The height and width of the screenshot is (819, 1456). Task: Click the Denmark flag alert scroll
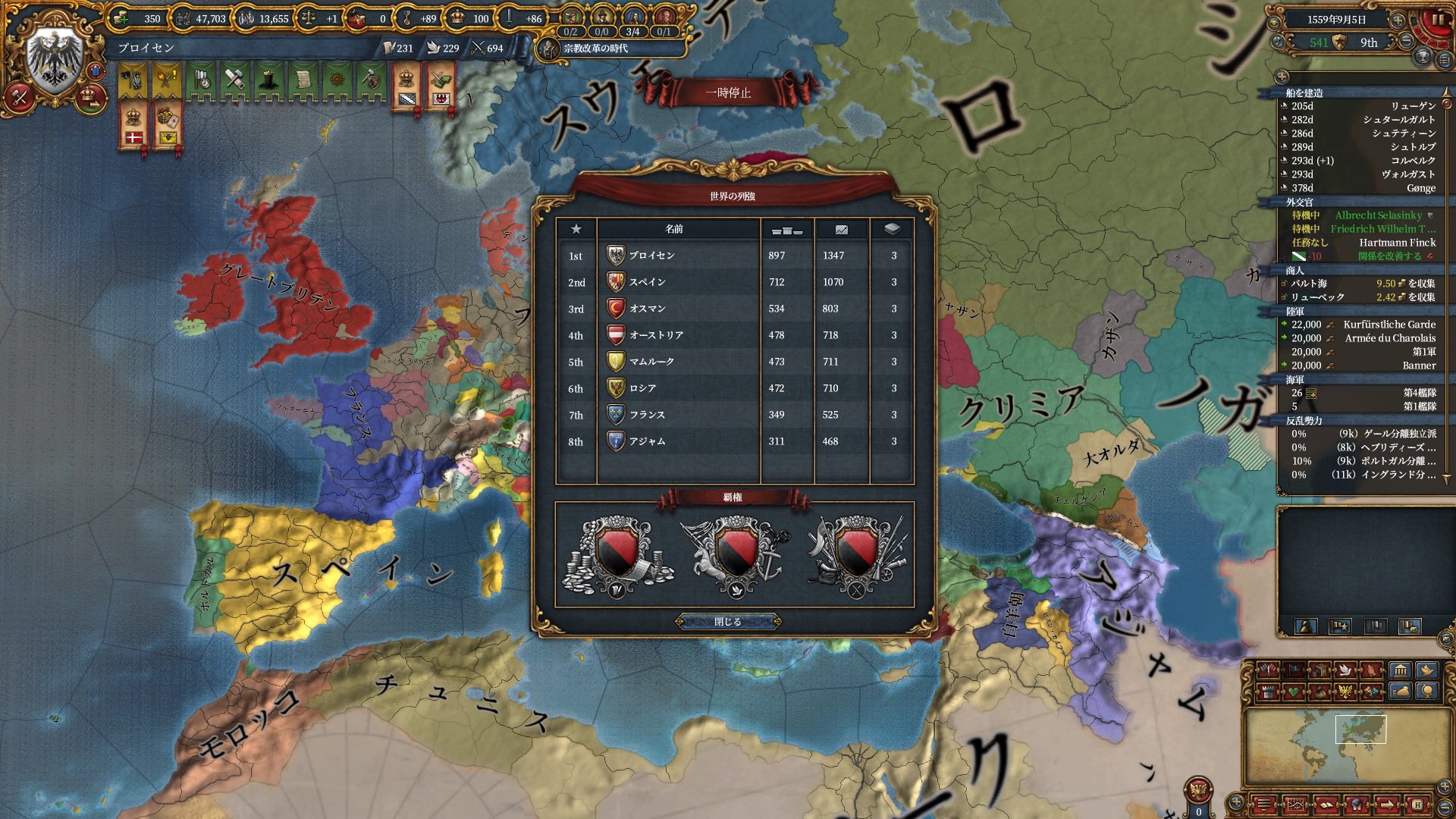point(133,126)
